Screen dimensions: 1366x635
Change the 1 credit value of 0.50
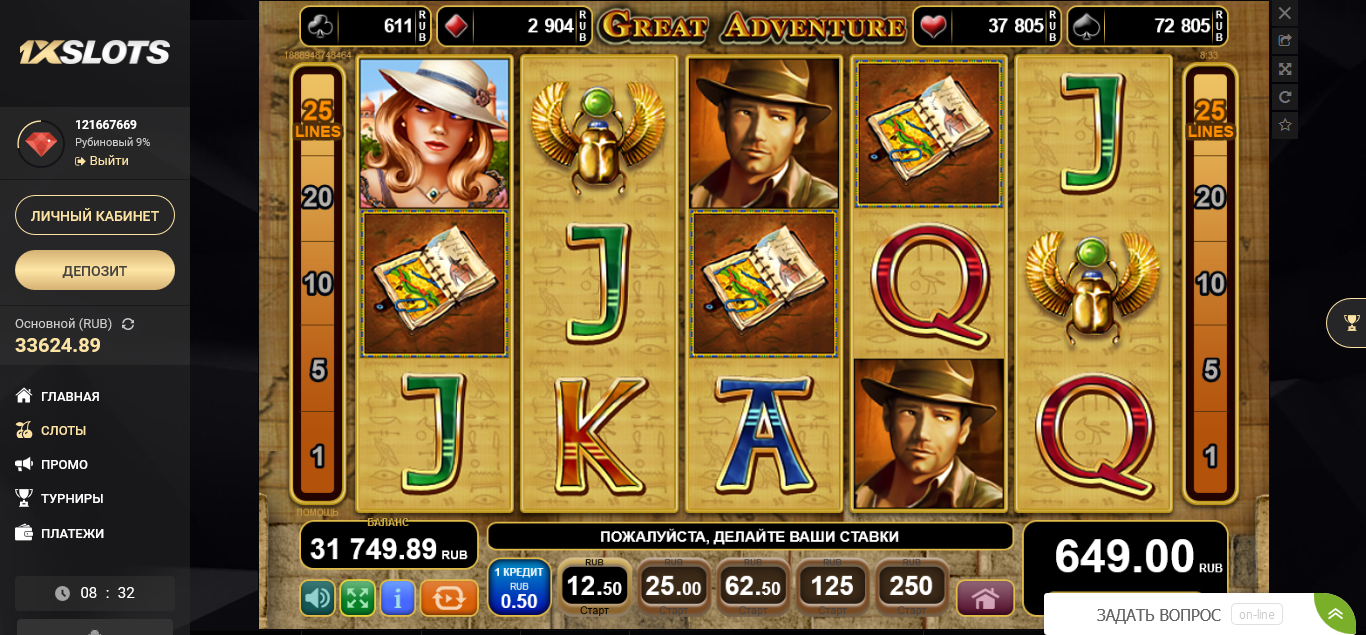519,587
